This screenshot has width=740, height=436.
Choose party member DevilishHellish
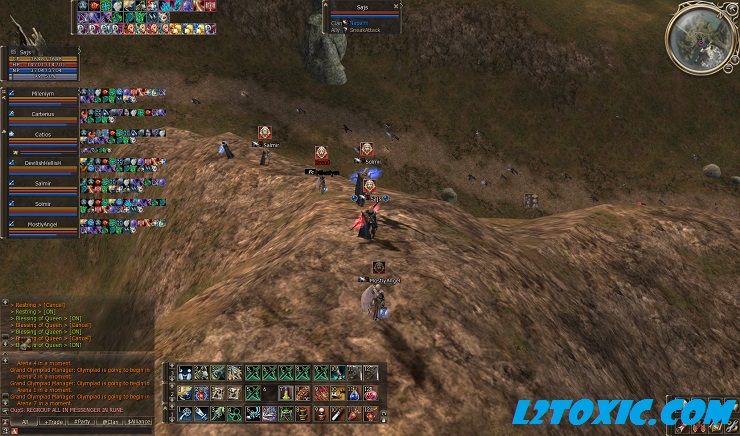click(x=43, y=161)
